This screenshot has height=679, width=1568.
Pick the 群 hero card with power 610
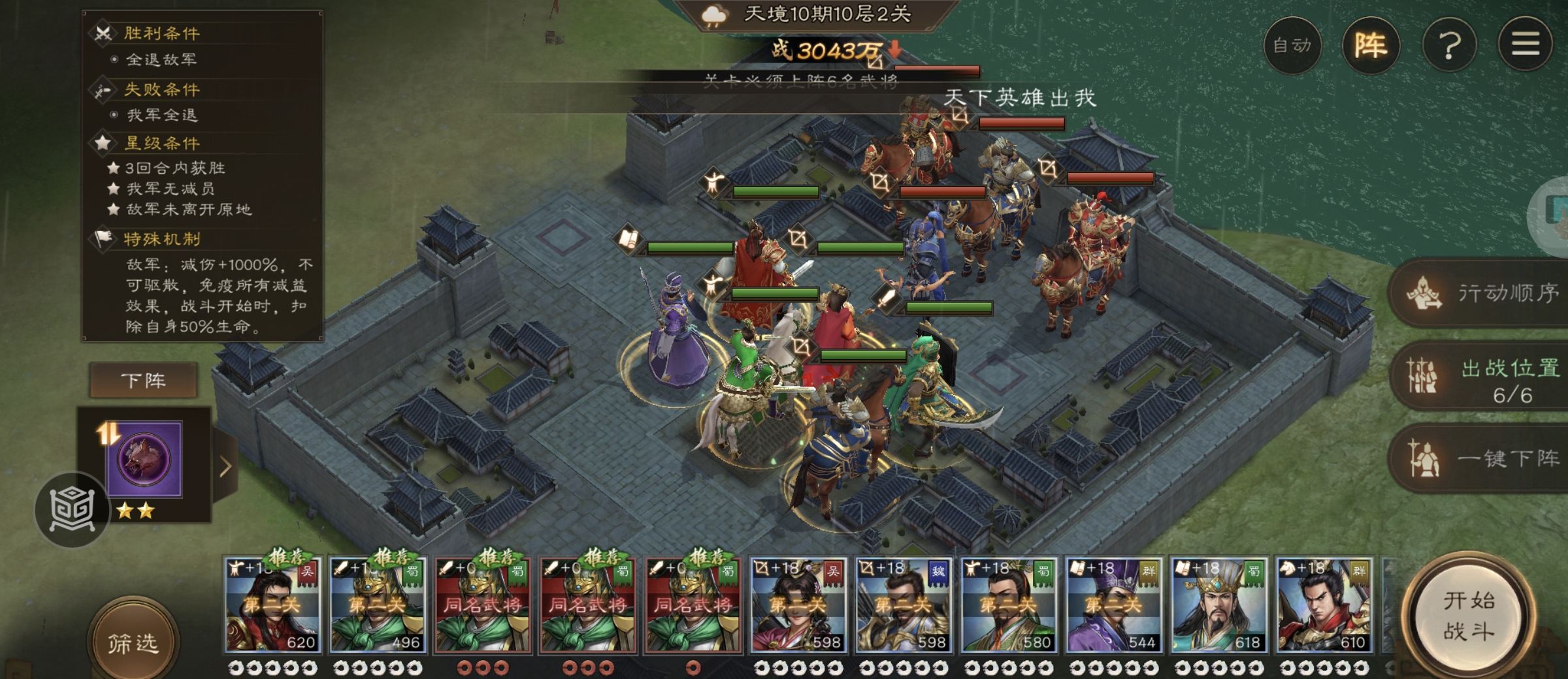(x=1323, y=605)
